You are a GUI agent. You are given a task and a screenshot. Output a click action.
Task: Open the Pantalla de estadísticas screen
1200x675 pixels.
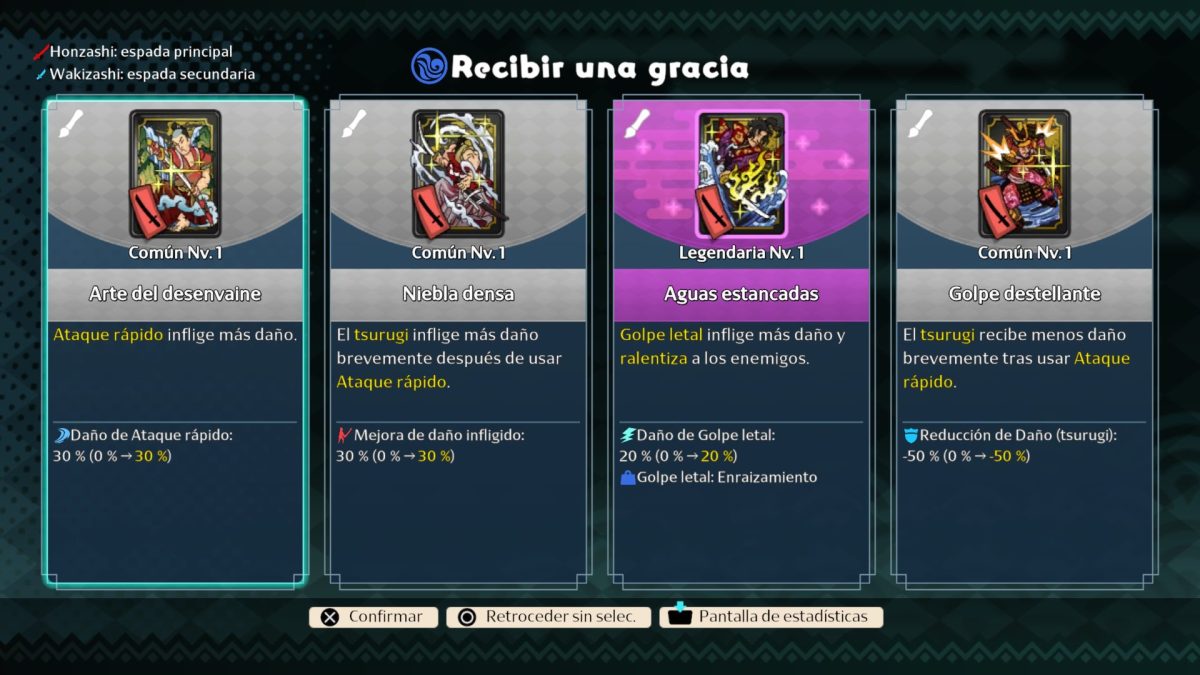(x=771, y=617)
